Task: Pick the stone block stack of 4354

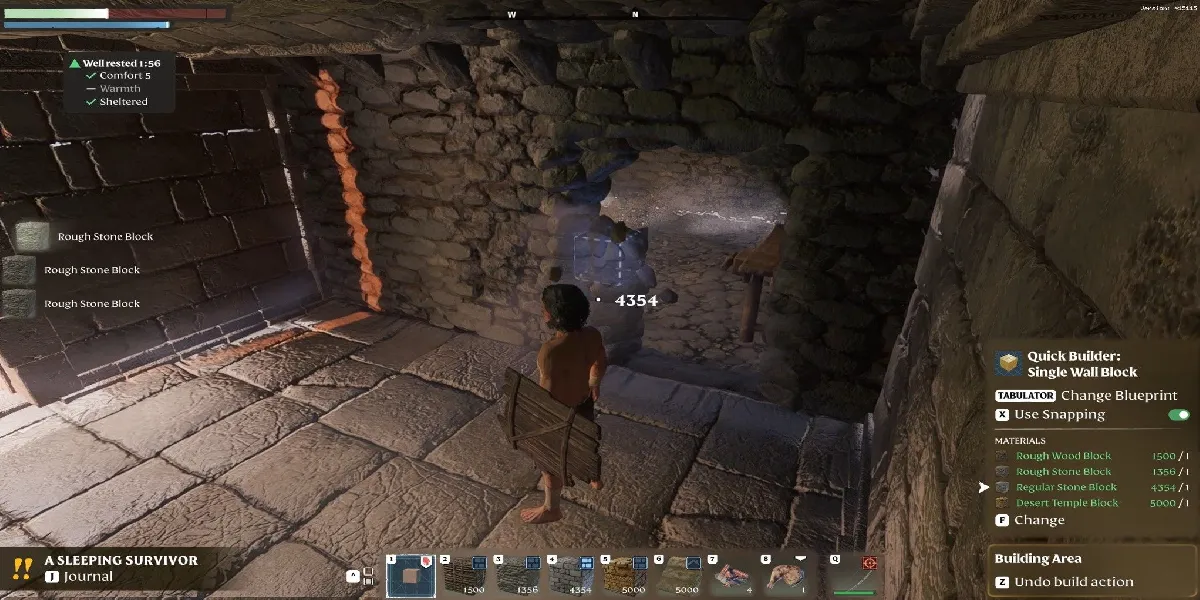Action: click(571, 575)
